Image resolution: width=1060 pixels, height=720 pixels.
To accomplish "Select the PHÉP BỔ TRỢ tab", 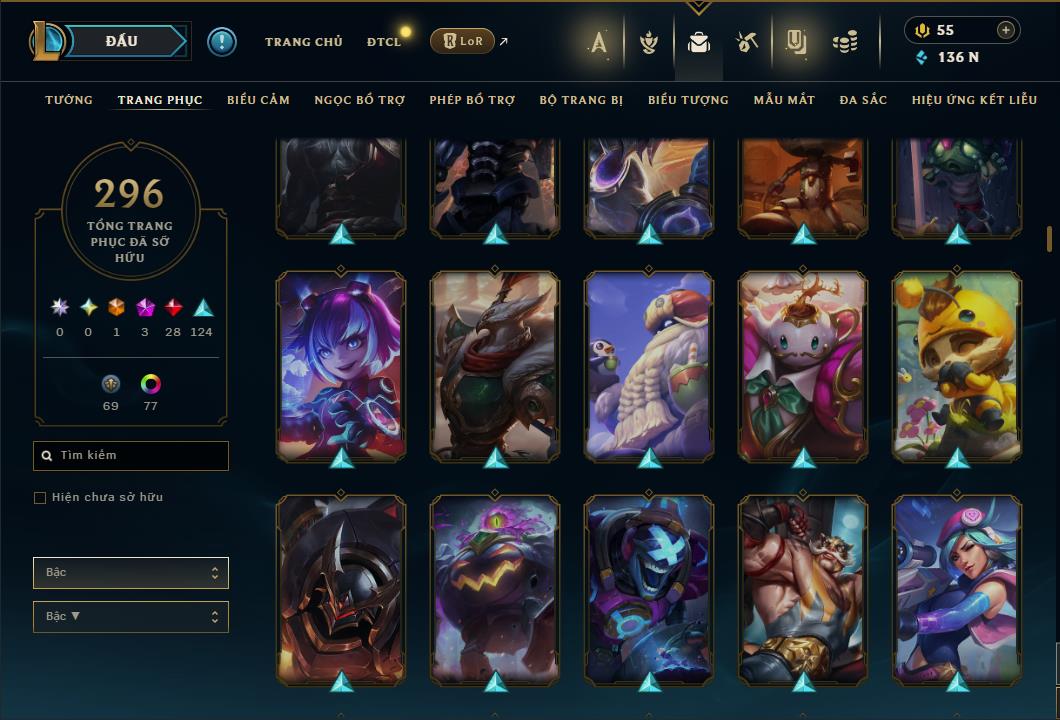I will pyautogui.click(x=472, y=100).
